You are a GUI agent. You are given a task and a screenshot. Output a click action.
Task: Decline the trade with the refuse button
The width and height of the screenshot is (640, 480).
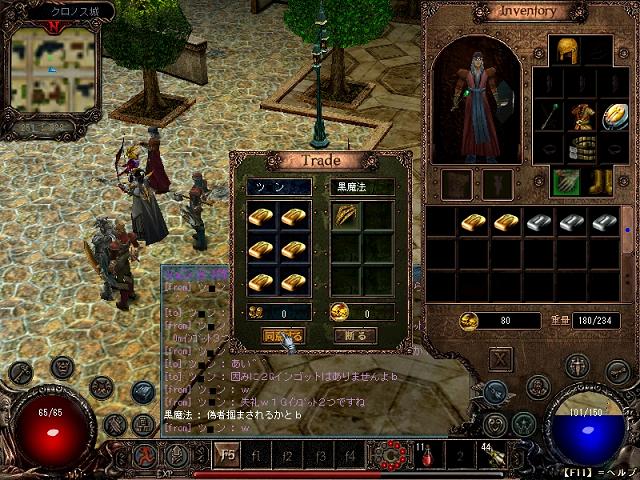click(355, 336)
